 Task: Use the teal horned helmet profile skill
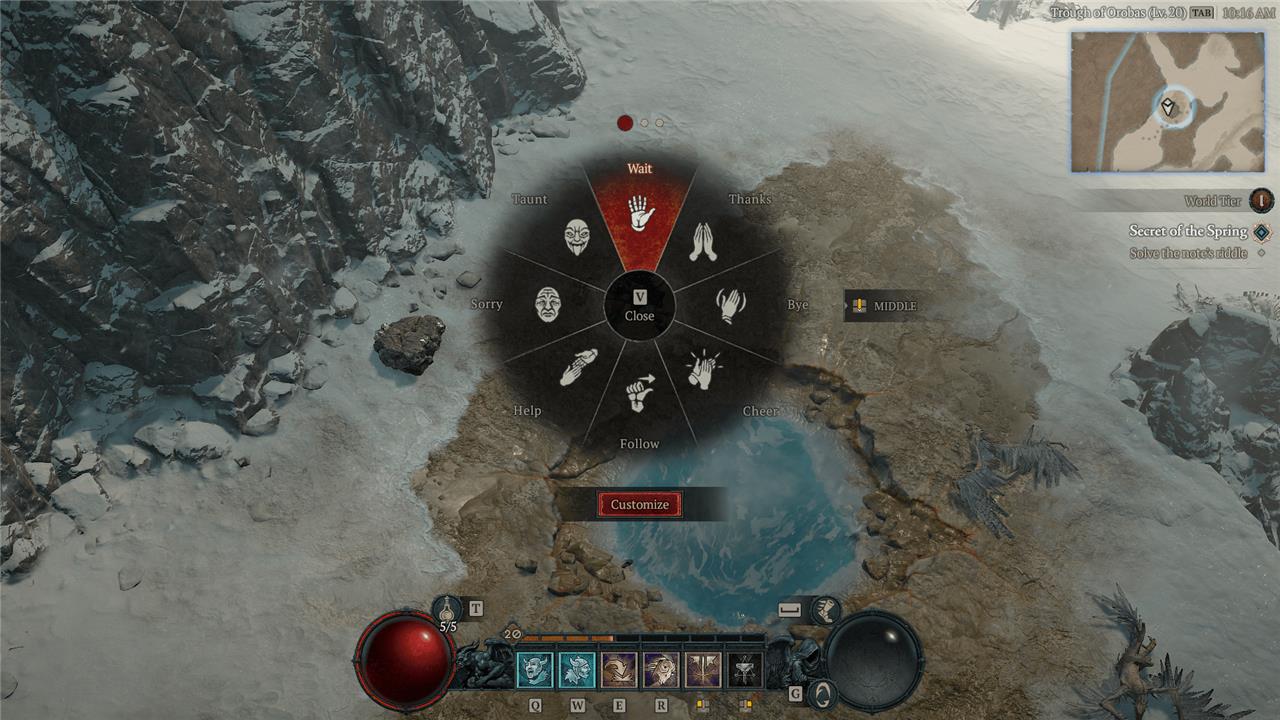coord(577,670)
